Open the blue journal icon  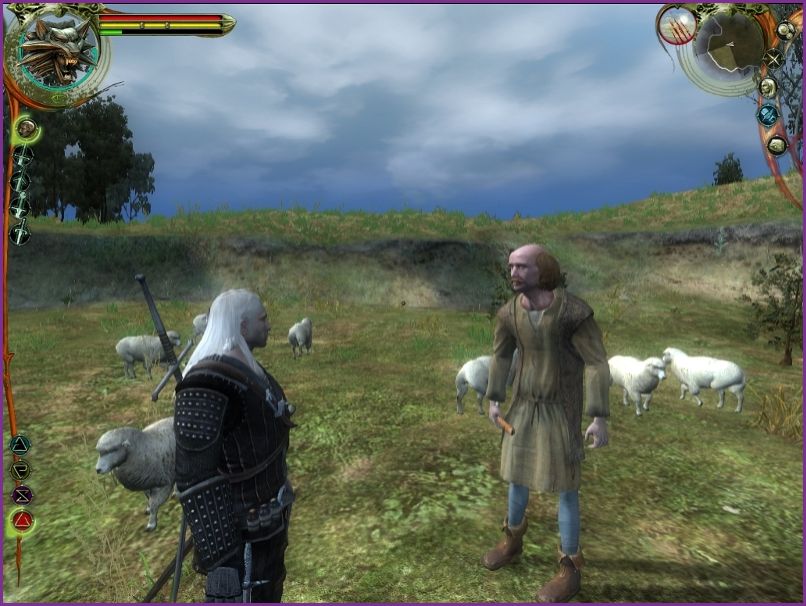pyautogui.click(x=767, y=115)
